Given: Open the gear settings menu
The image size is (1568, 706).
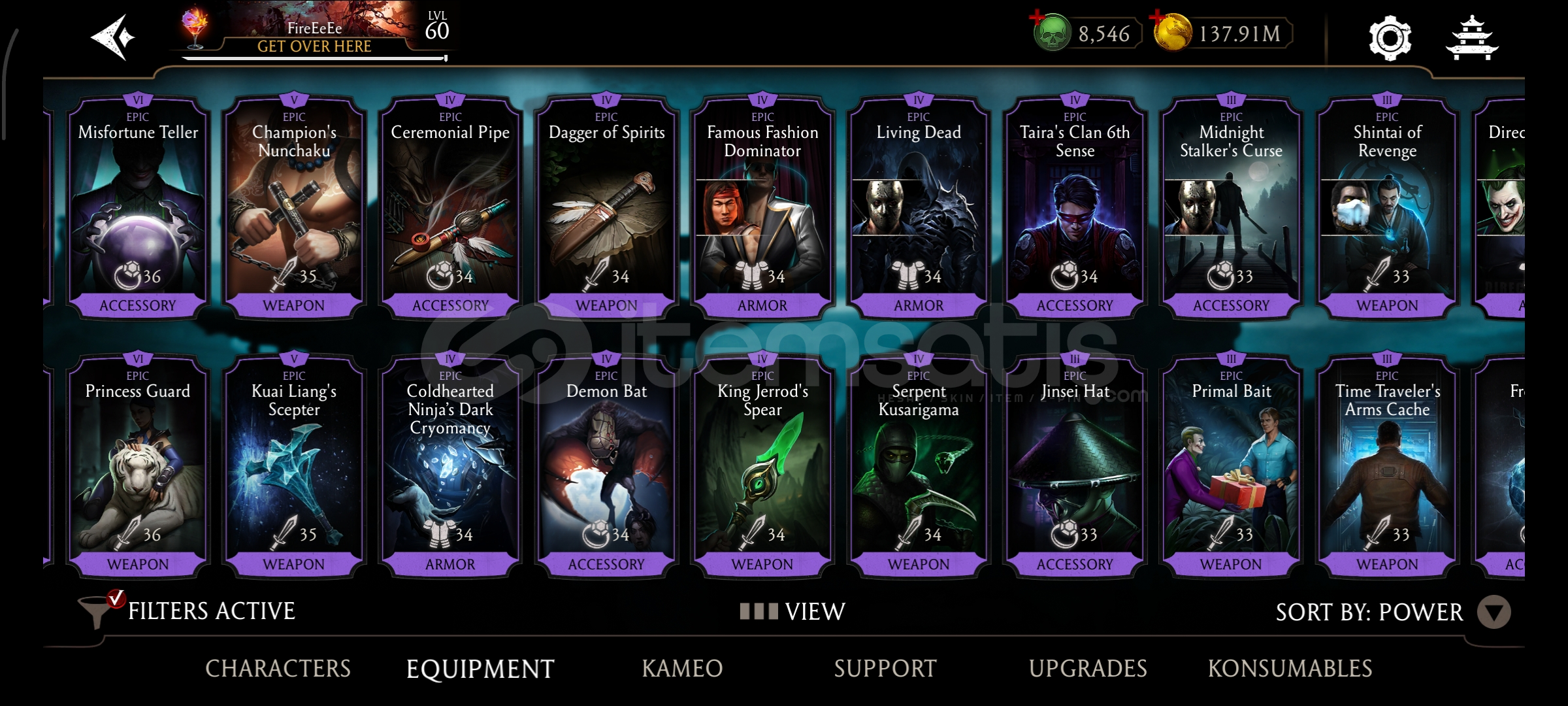Looking at the screenshot, I should click(x=1390, y=38).
